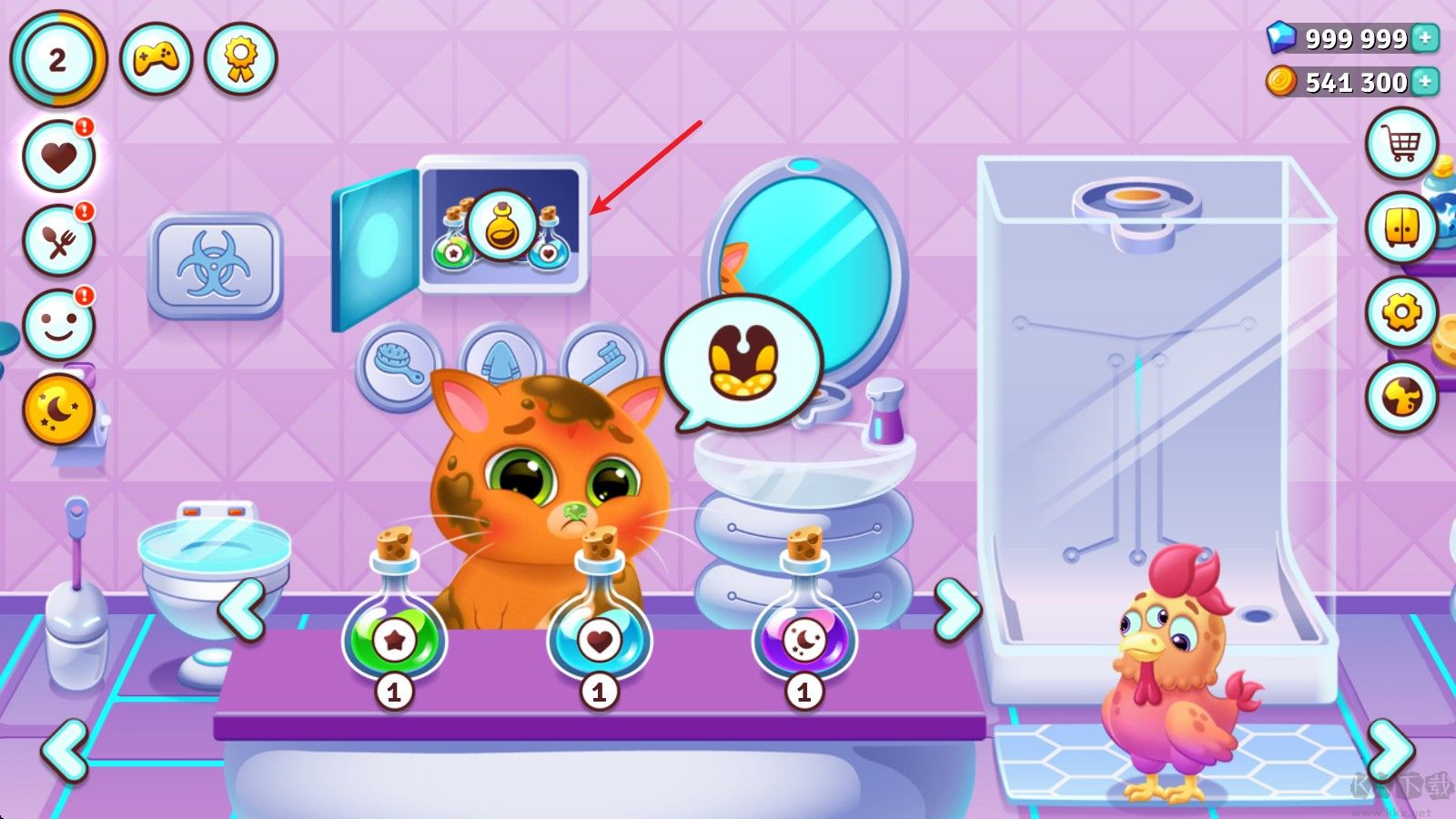Go to the previous room

[66, 750]
